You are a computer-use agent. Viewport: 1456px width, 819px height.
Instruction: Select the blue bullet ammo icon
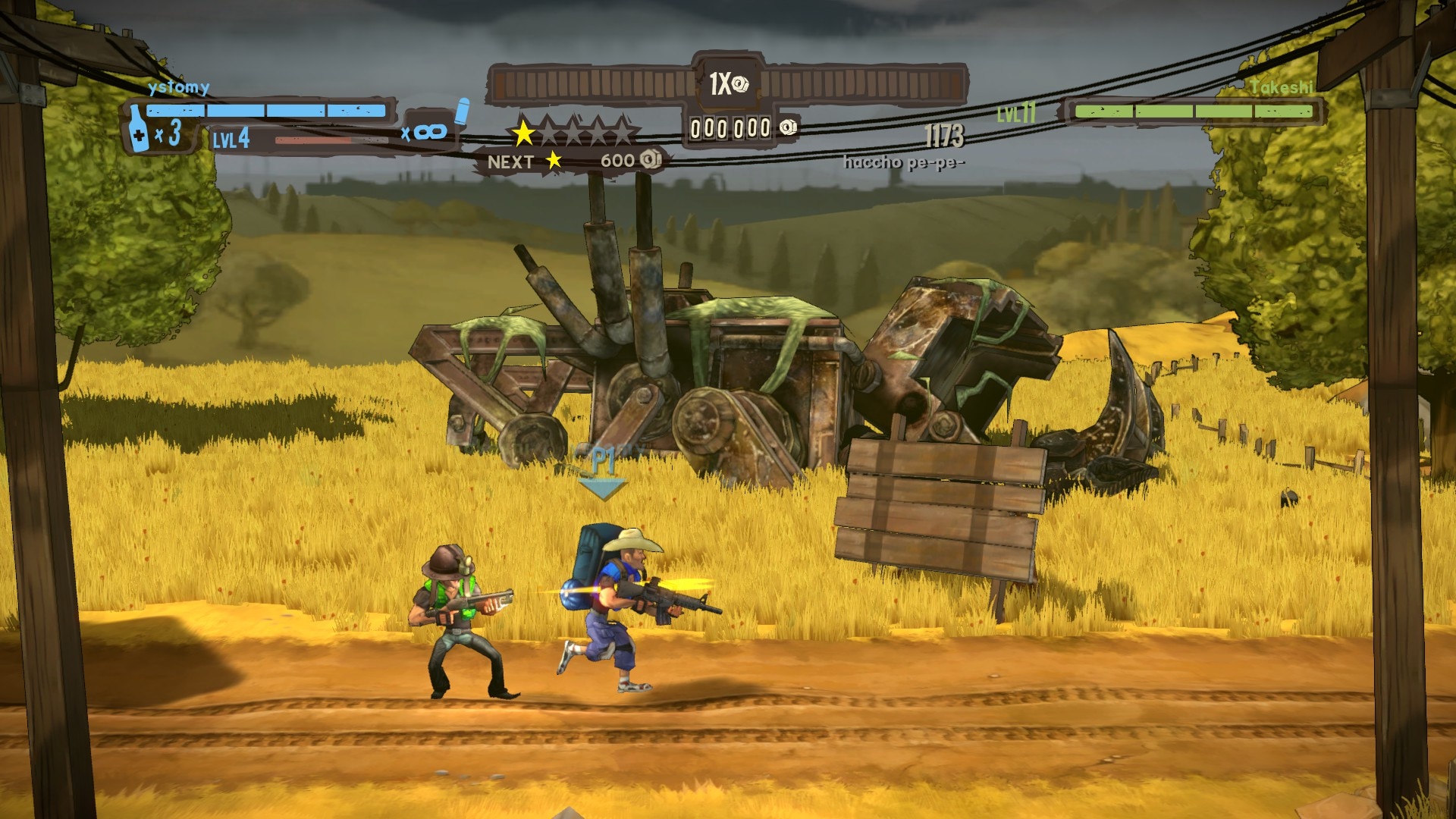click(x=463, y=111)
